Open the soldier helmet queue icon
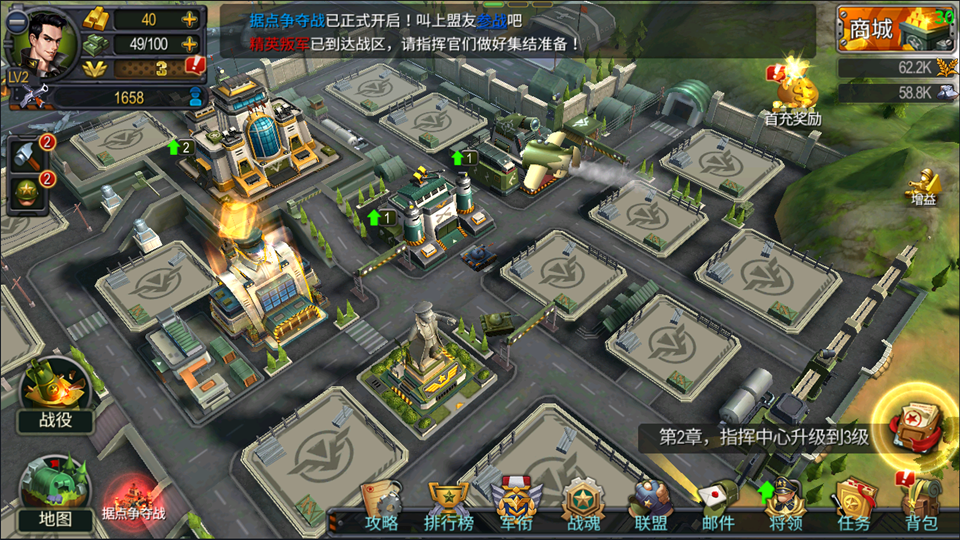960x540 pixels. pos(25,192)
